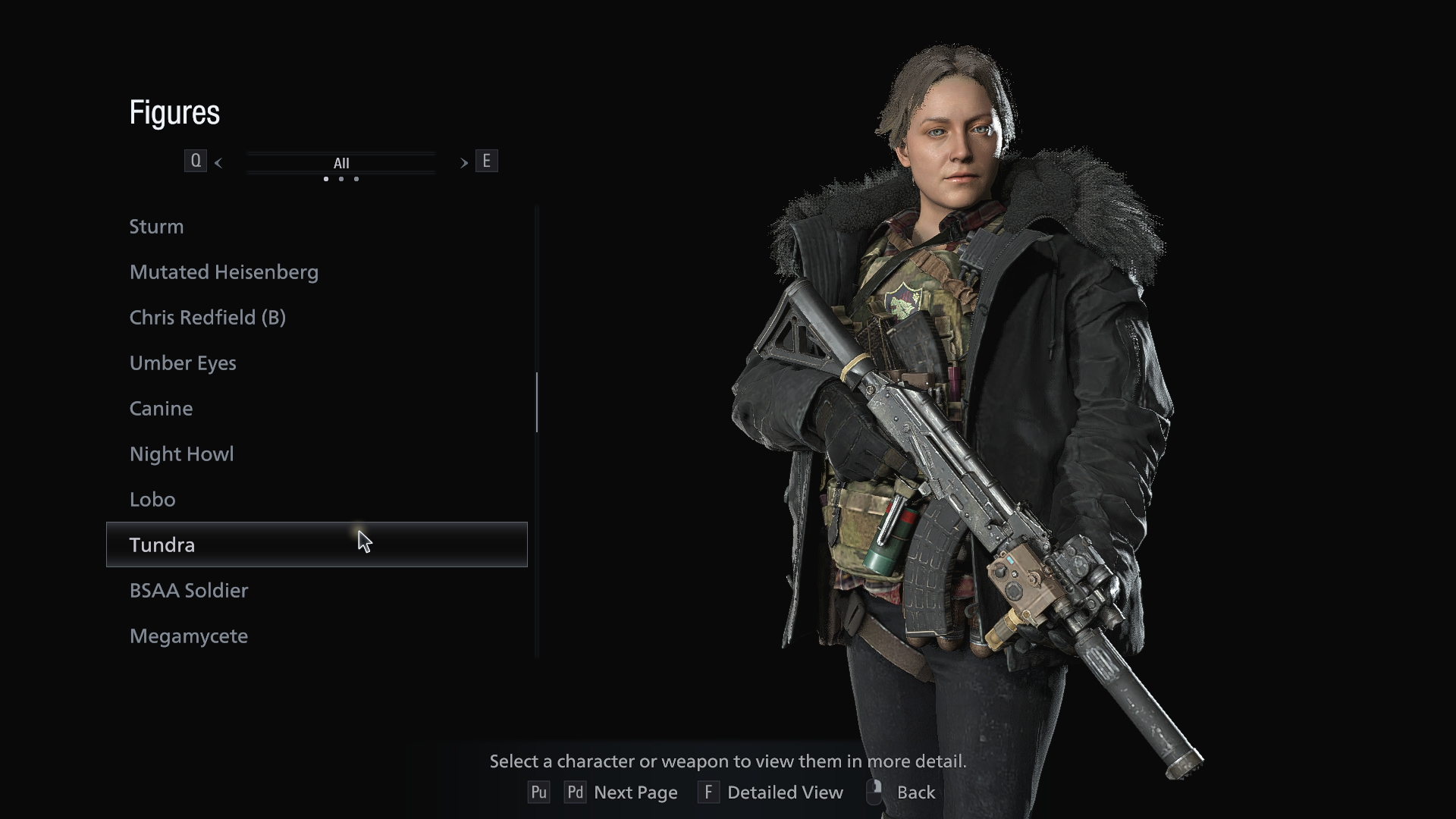Select Lobo in the figures list
The image size is (1456, 819).
tap(152, 500)
